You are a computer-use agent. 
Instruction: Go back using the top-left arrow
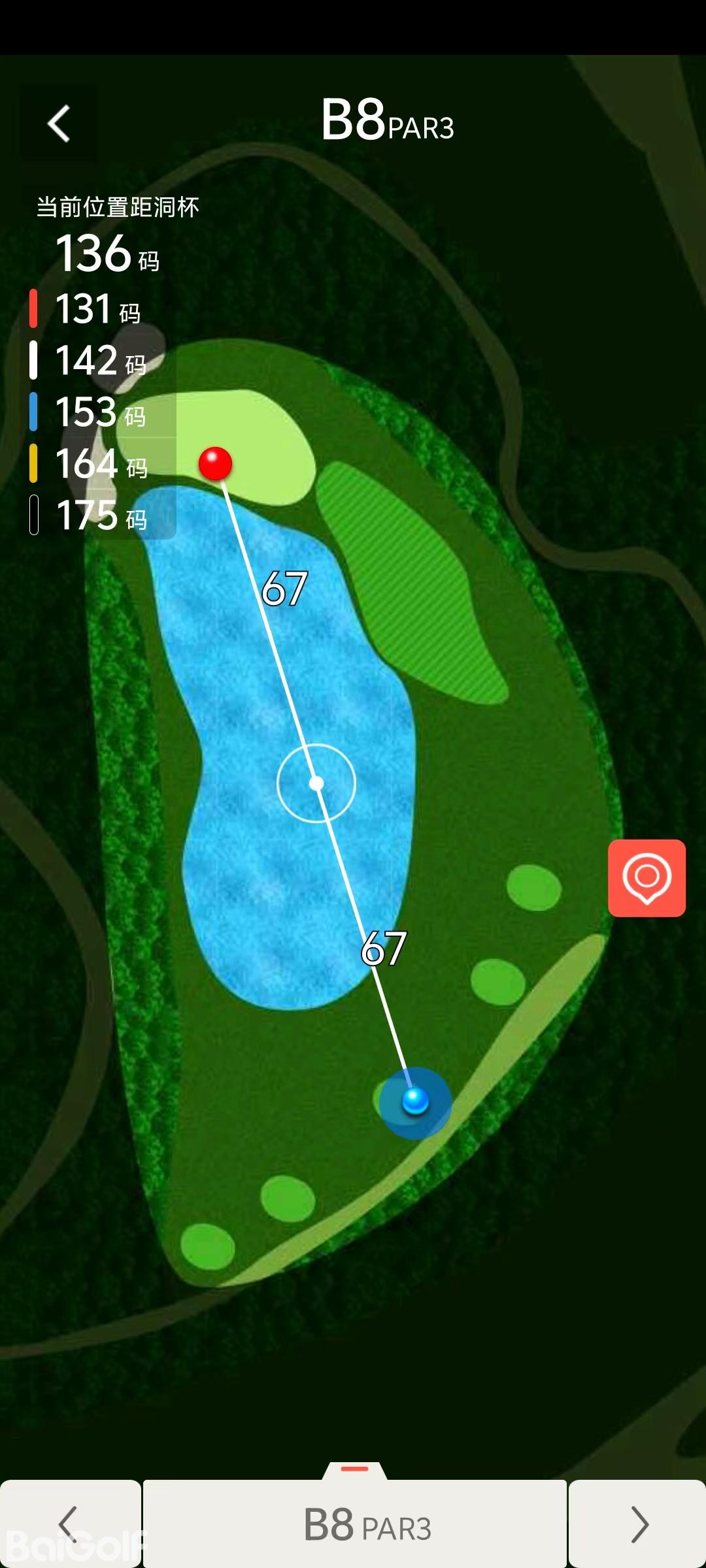coord(59,123)
